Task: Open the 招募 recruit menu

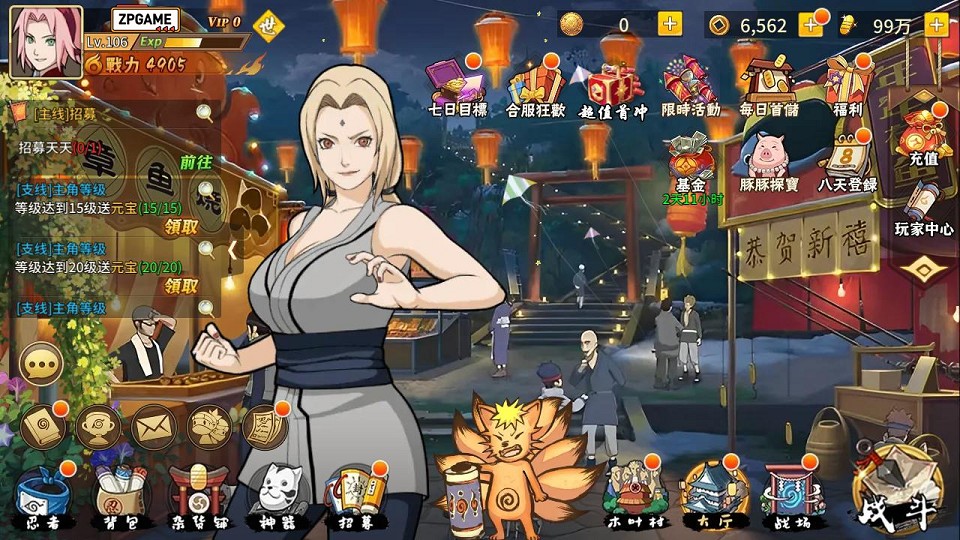Action: pos(356,494)
